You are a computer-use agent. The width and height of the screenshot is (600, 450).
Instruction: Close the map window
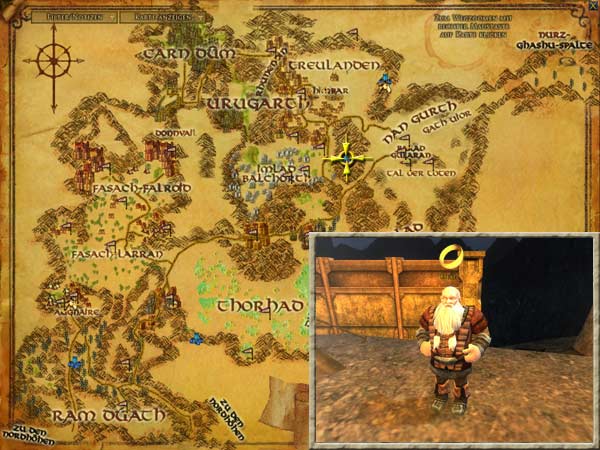(590, 8)
